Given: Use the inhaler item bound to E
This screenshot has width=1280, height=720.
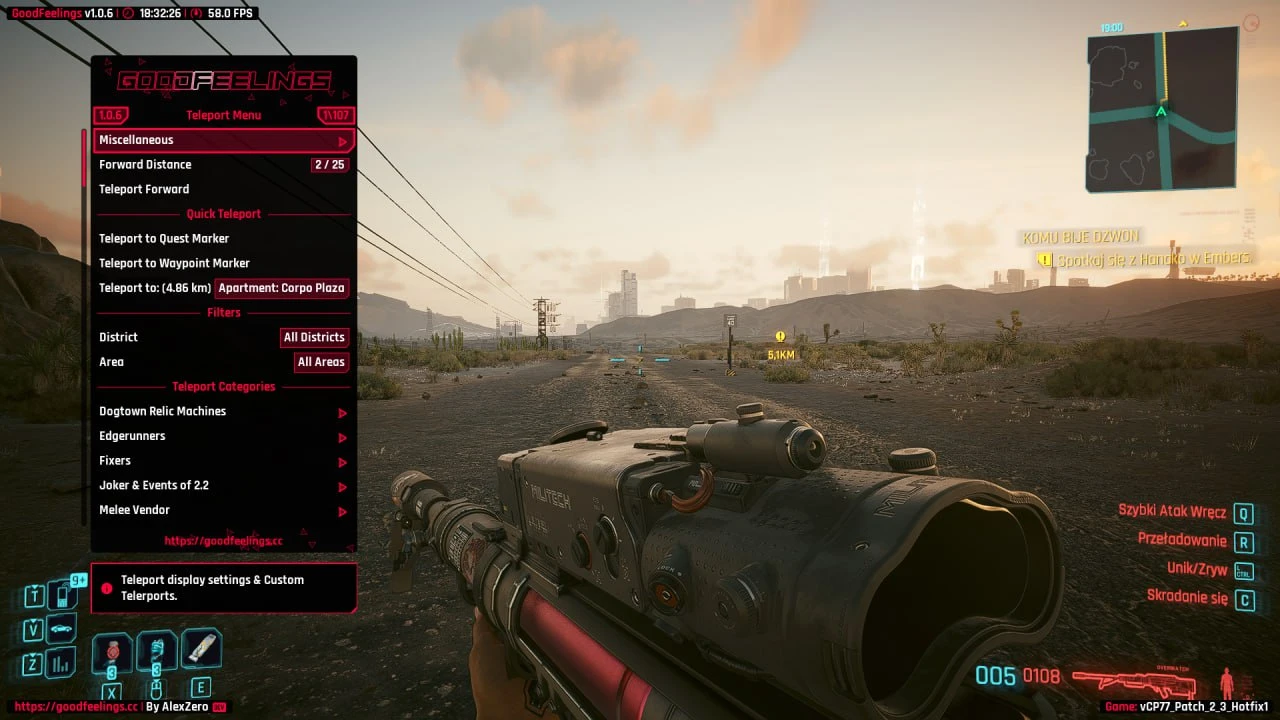Looking at the screenshot, I should [x=202, y=650].
